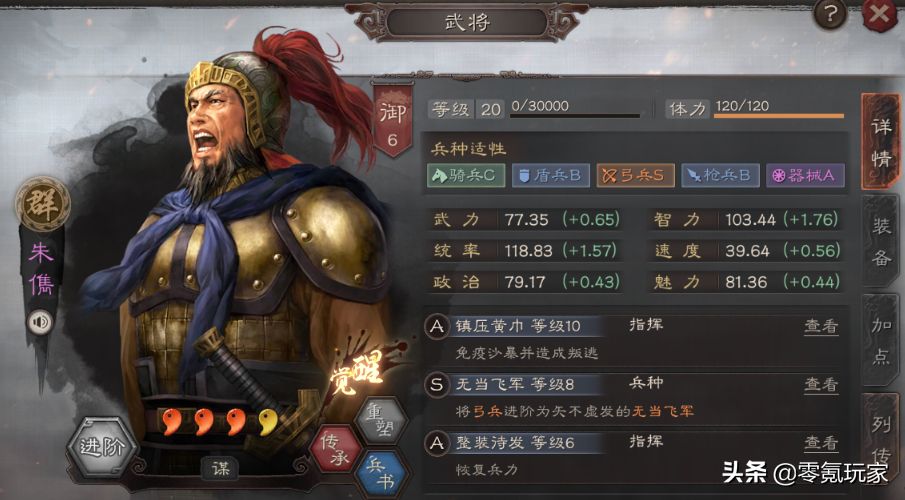View details of 镇压黄巾 skill
Viewport: 905px width, 500px height.
(x=820, y=326)
